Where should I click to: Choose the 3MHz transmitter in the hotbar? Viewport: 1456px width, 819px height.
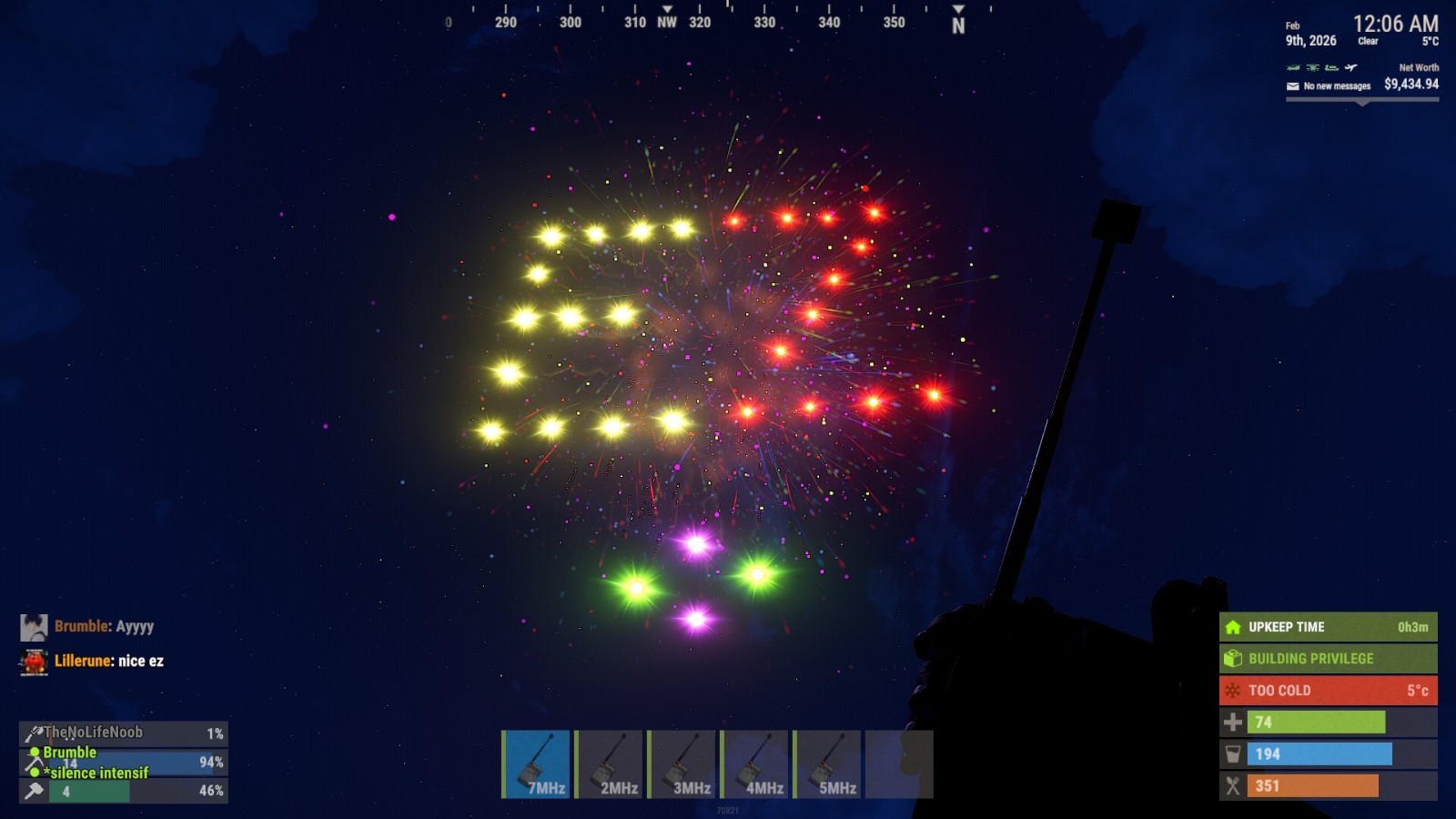pos(682,764)
